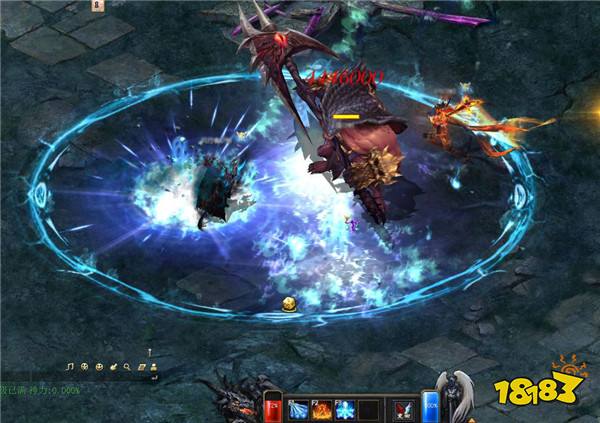Click the magnifying glass search icon
Viewport: 600px width, 423px height.
[x=127, y=366]
